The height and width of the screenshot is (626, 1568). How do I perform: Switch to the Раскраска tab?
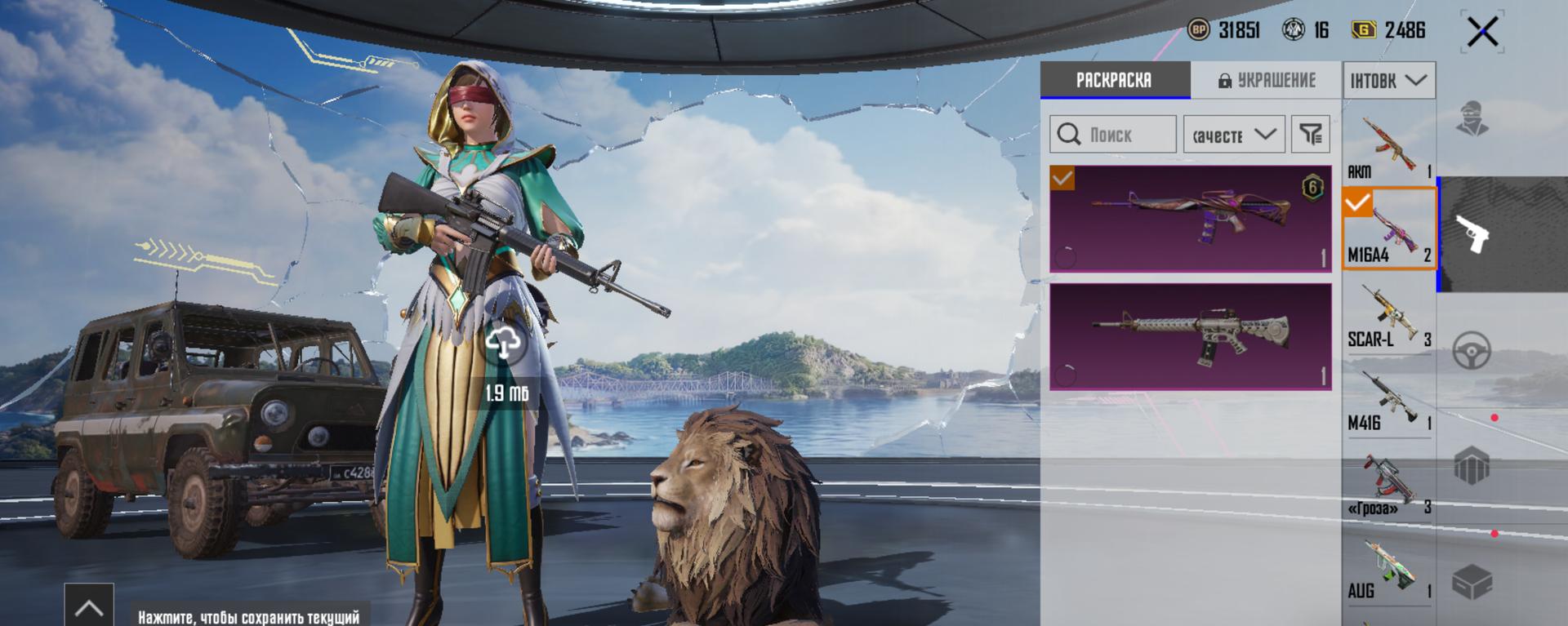(1114, 80)
